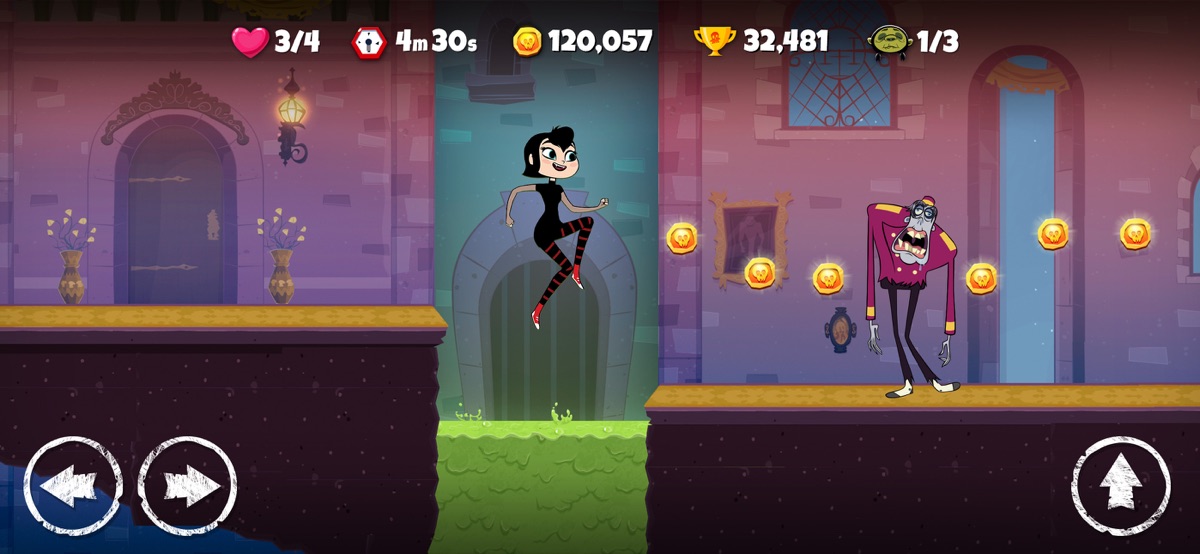
Task: Tap the right arrow move button
Action: [187, 486]
